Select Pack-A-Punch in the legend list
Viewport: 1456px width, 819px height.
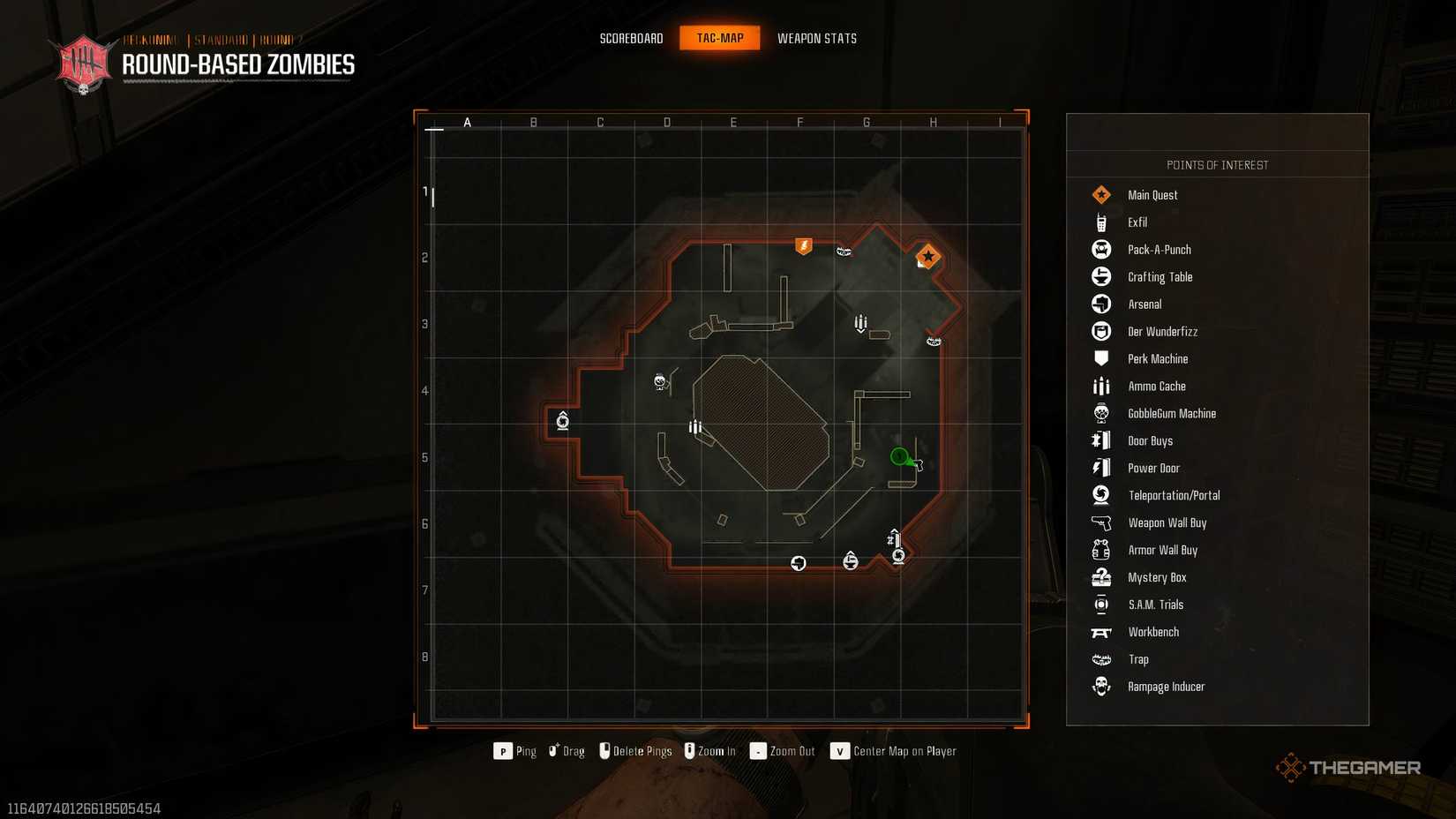click(x=1159, y=250)
